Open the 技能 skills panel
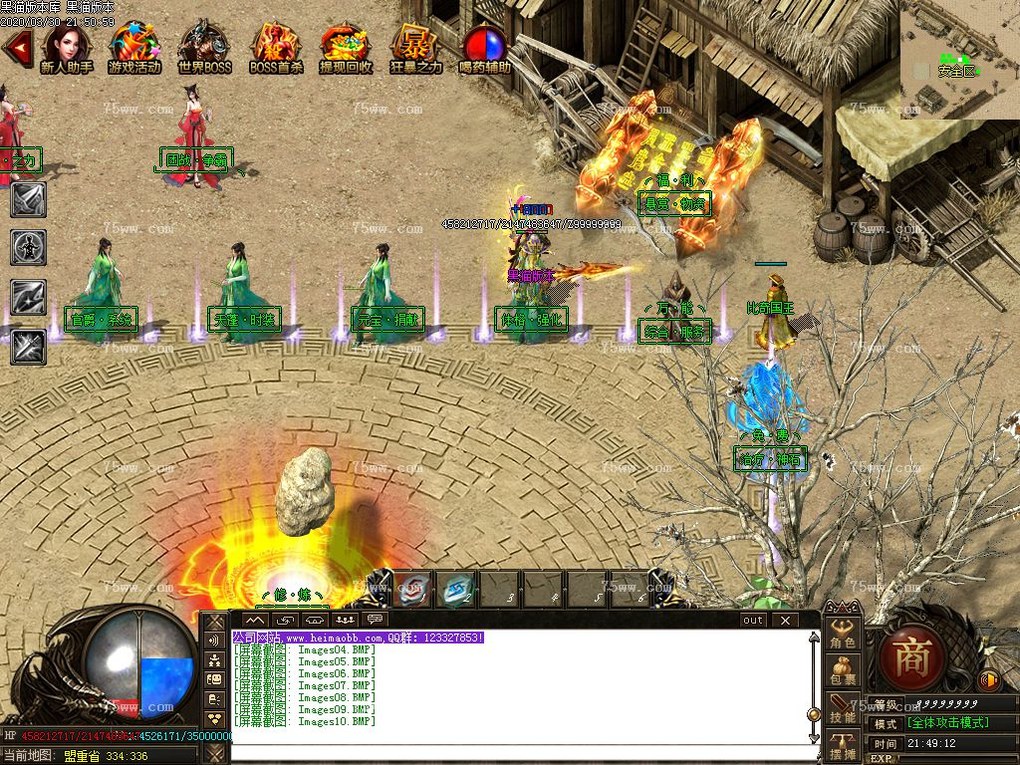The width and height of the screenshot is (1020, 765). point(842,709)
